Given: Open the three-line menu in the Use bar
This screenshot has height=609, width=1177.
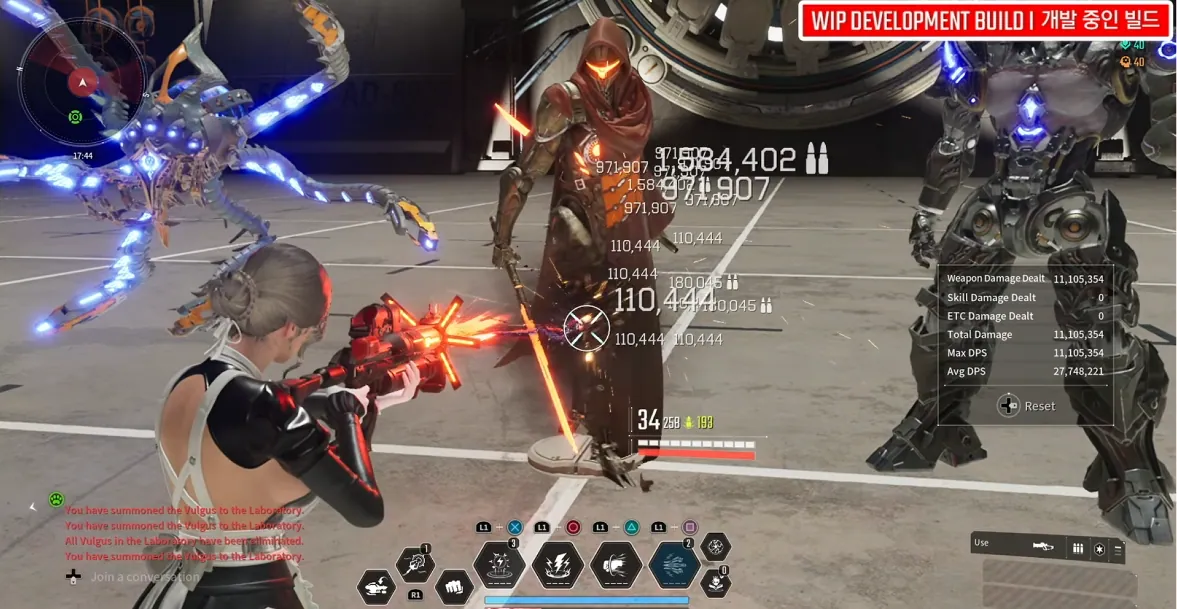Looking at the screenshot, I should coord(1118,548).
